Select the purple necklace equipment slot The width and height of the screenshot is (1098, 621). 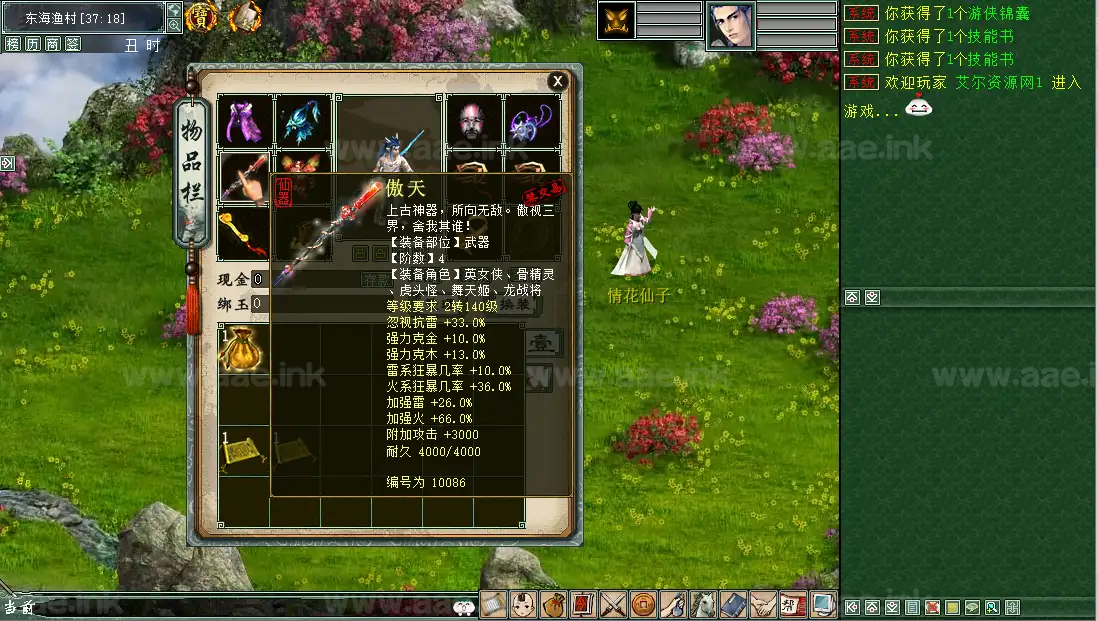pos(531,122)
